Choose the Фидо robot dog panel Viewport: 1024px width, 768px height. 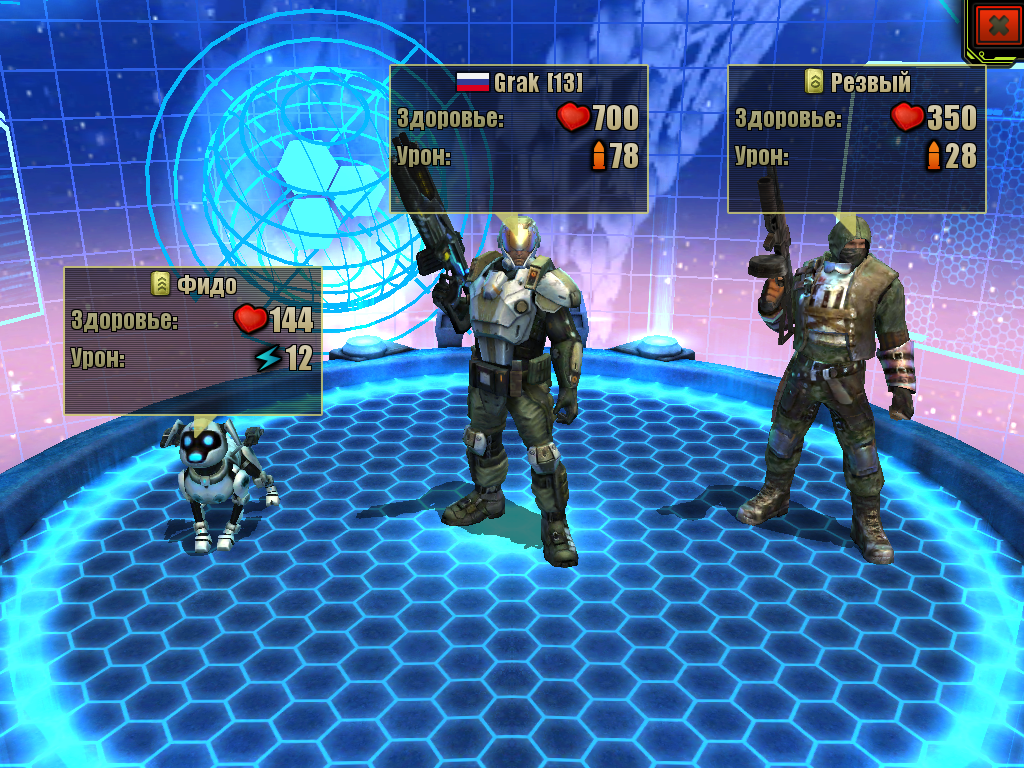[193, 340]
